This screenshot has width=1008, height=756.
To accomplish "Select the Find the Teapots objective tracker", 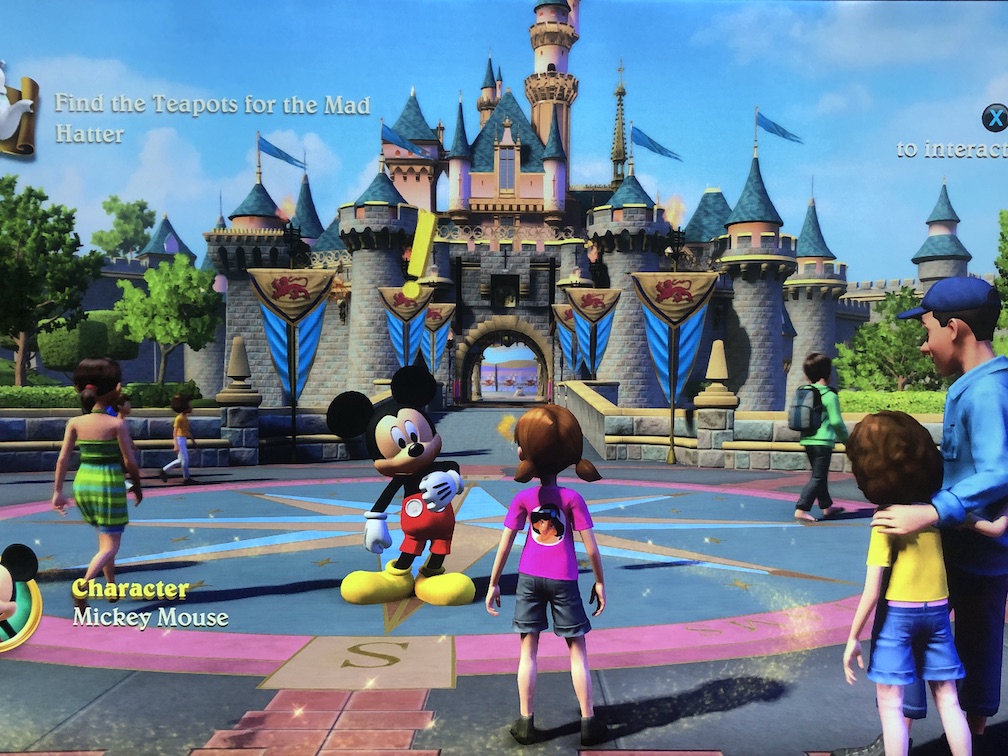I will [x=212, y=118].
